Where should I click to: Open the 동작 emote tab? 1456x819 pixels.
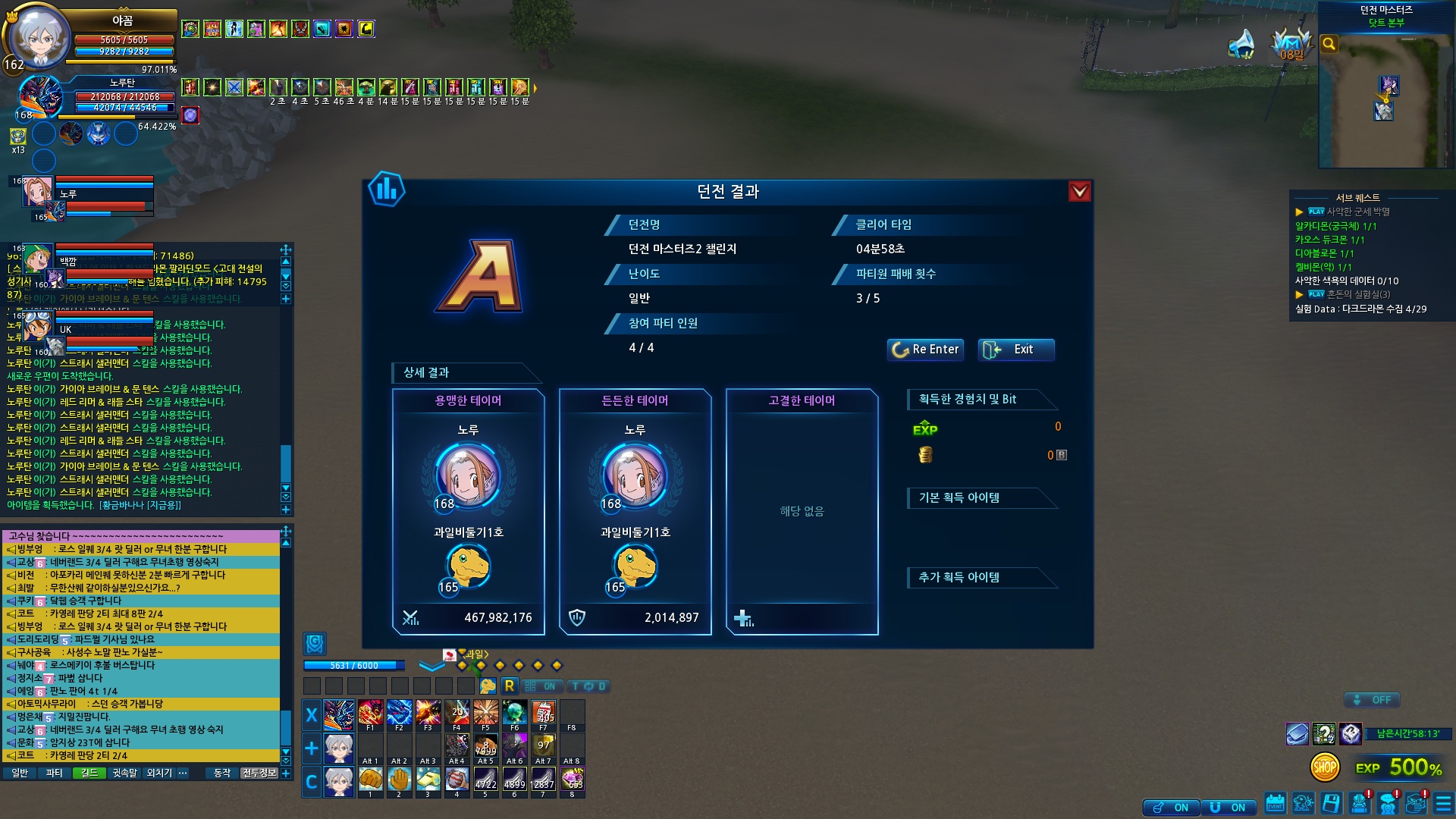click(x=222, y=773)
